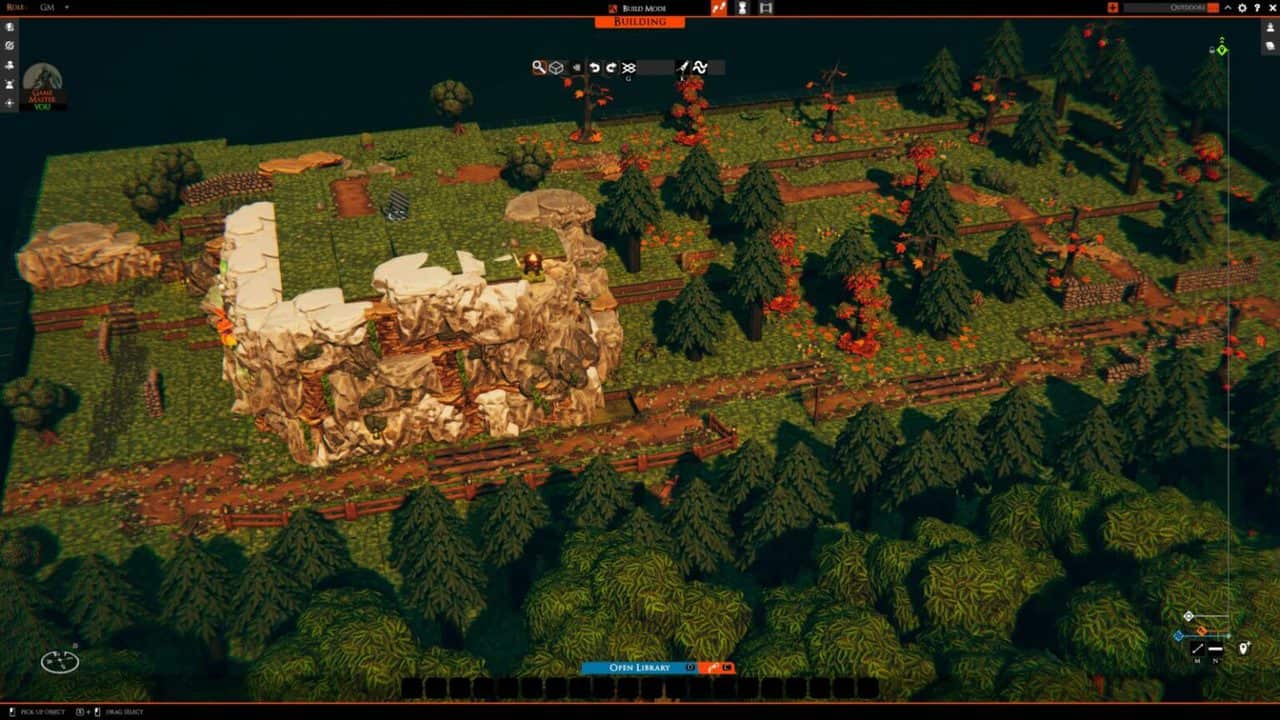Select the orange build mode icon

(718, 7)
